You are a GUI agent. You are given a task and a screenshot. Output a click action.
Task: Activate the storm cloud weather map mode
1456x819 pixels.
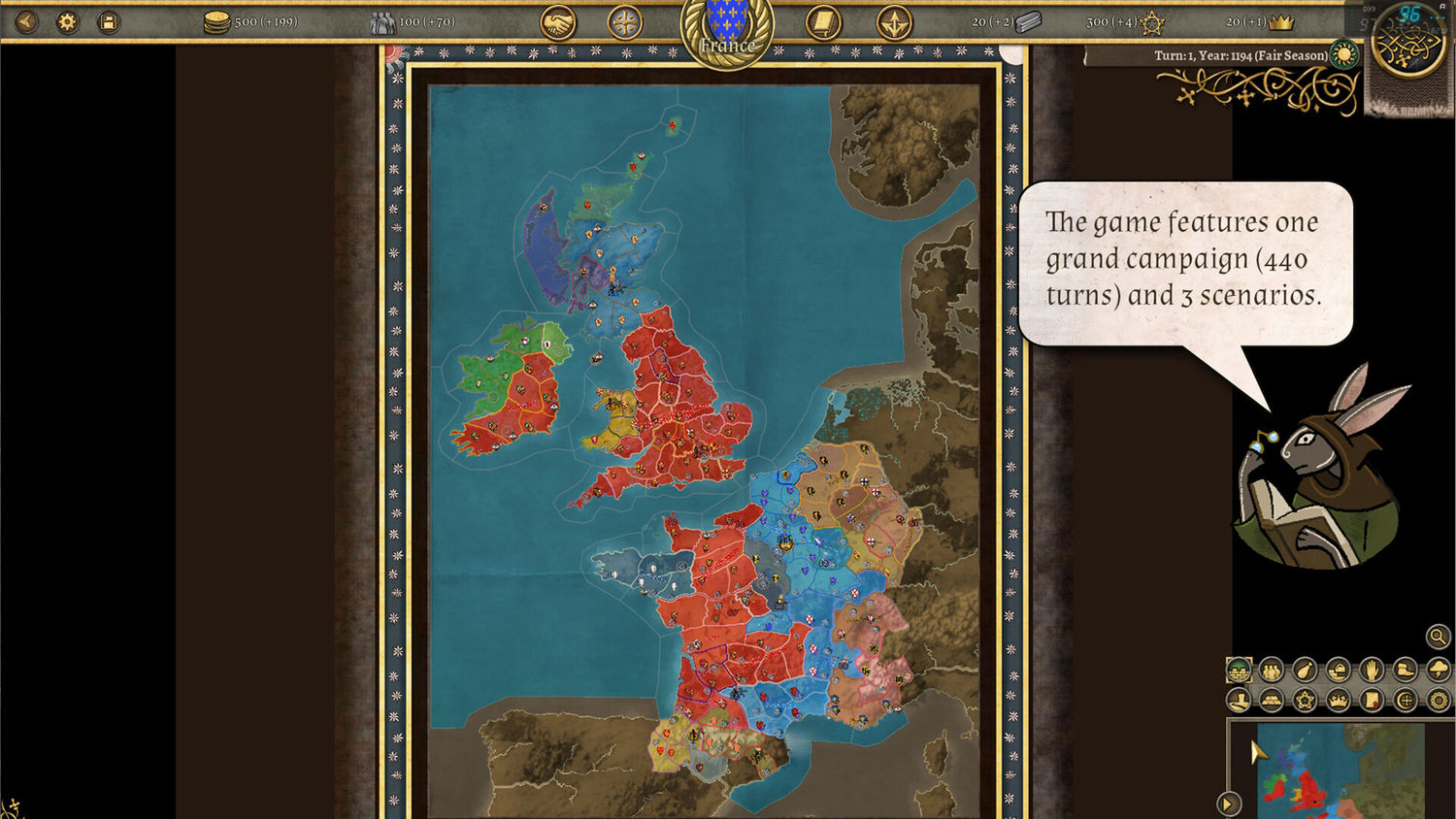(1438, 669)
